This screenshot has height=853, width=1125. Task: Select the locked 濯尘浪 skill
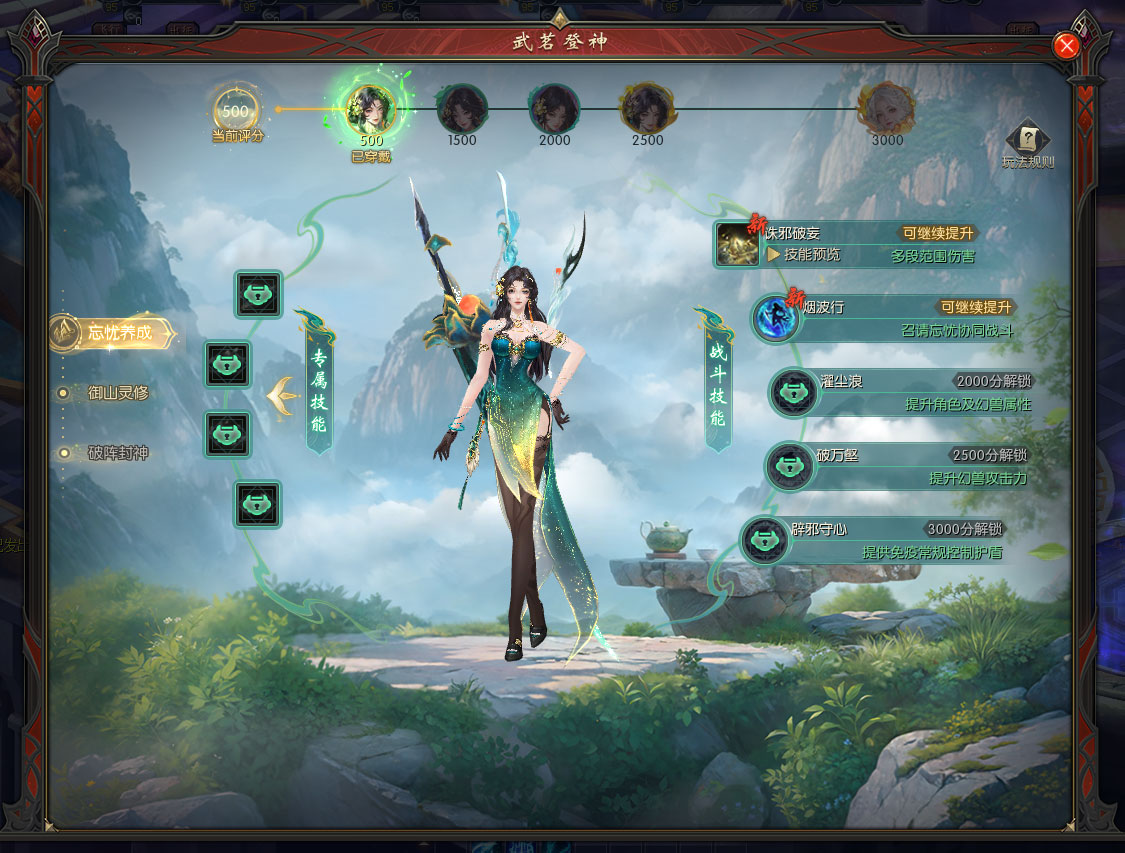(794, 392)
